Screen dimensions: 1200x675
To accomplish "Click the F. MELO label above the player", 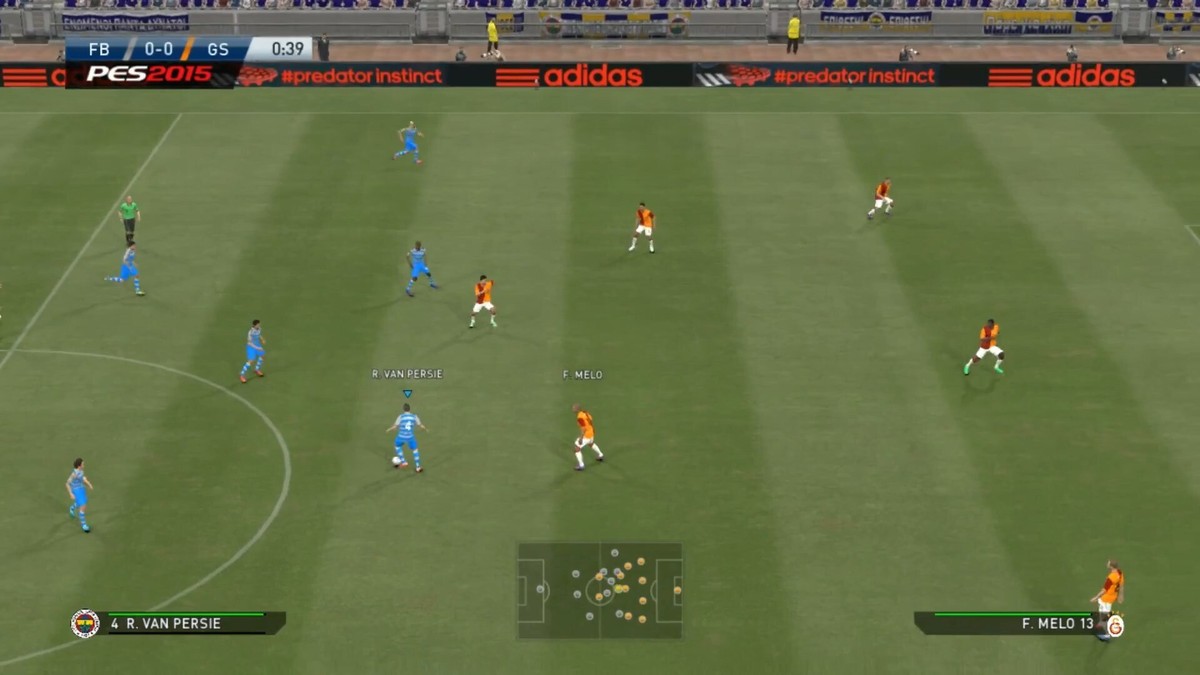I will click(582, 375).
